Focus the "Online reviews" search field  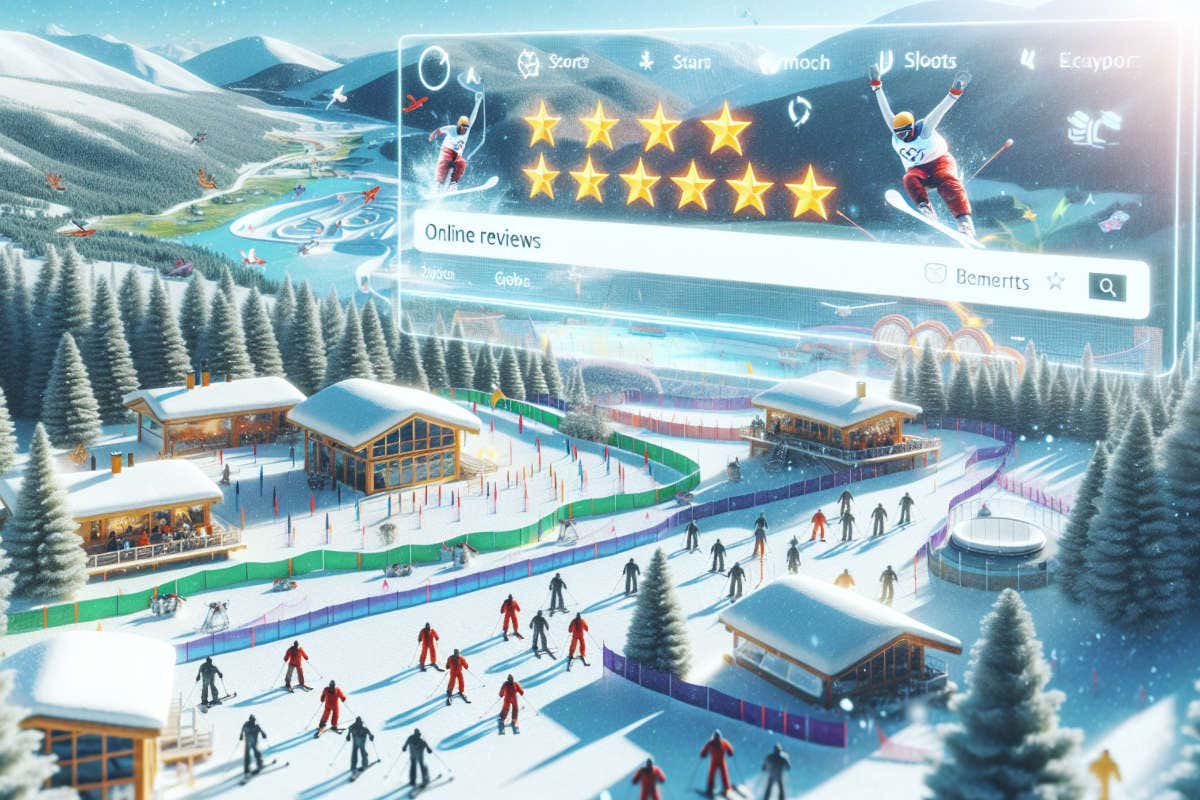600,241
